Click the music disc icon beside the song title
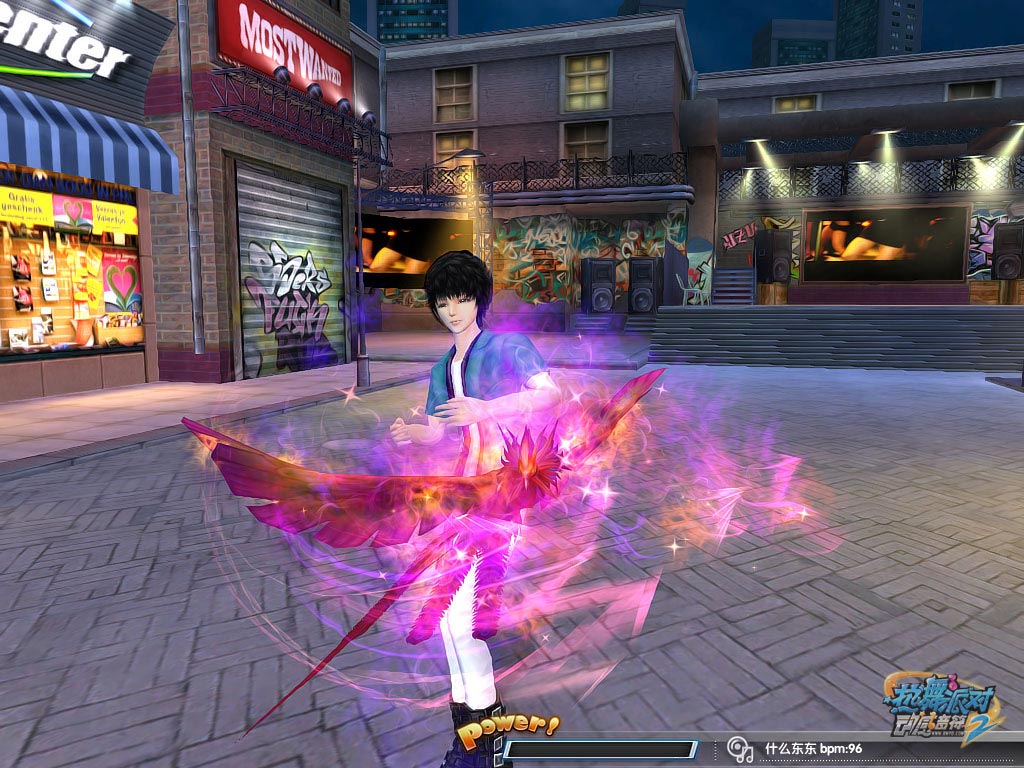Screen dimensions: 1024x768 (740, 748)
